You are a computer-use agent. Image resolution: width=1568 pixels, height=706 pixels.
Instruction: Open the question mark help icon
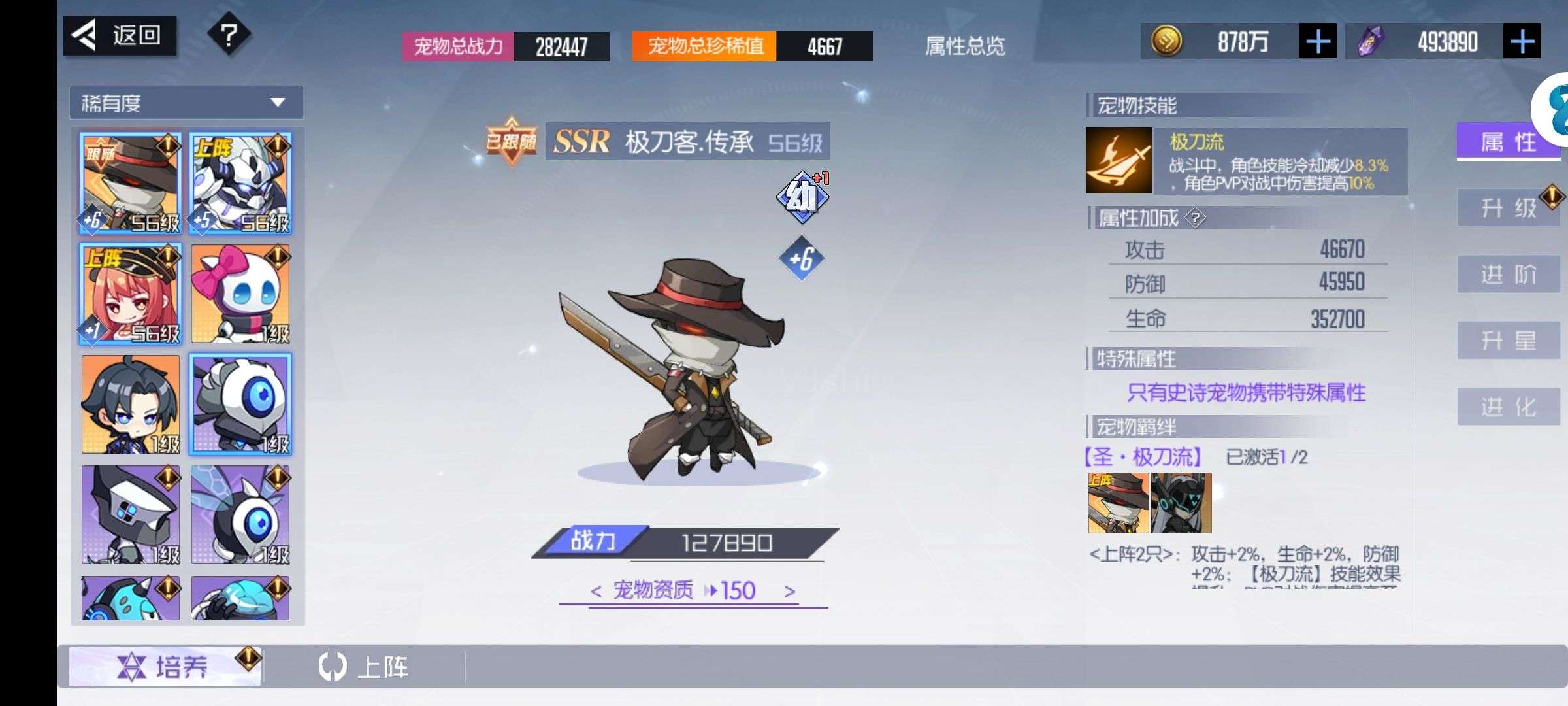click(x=229, y=35)
